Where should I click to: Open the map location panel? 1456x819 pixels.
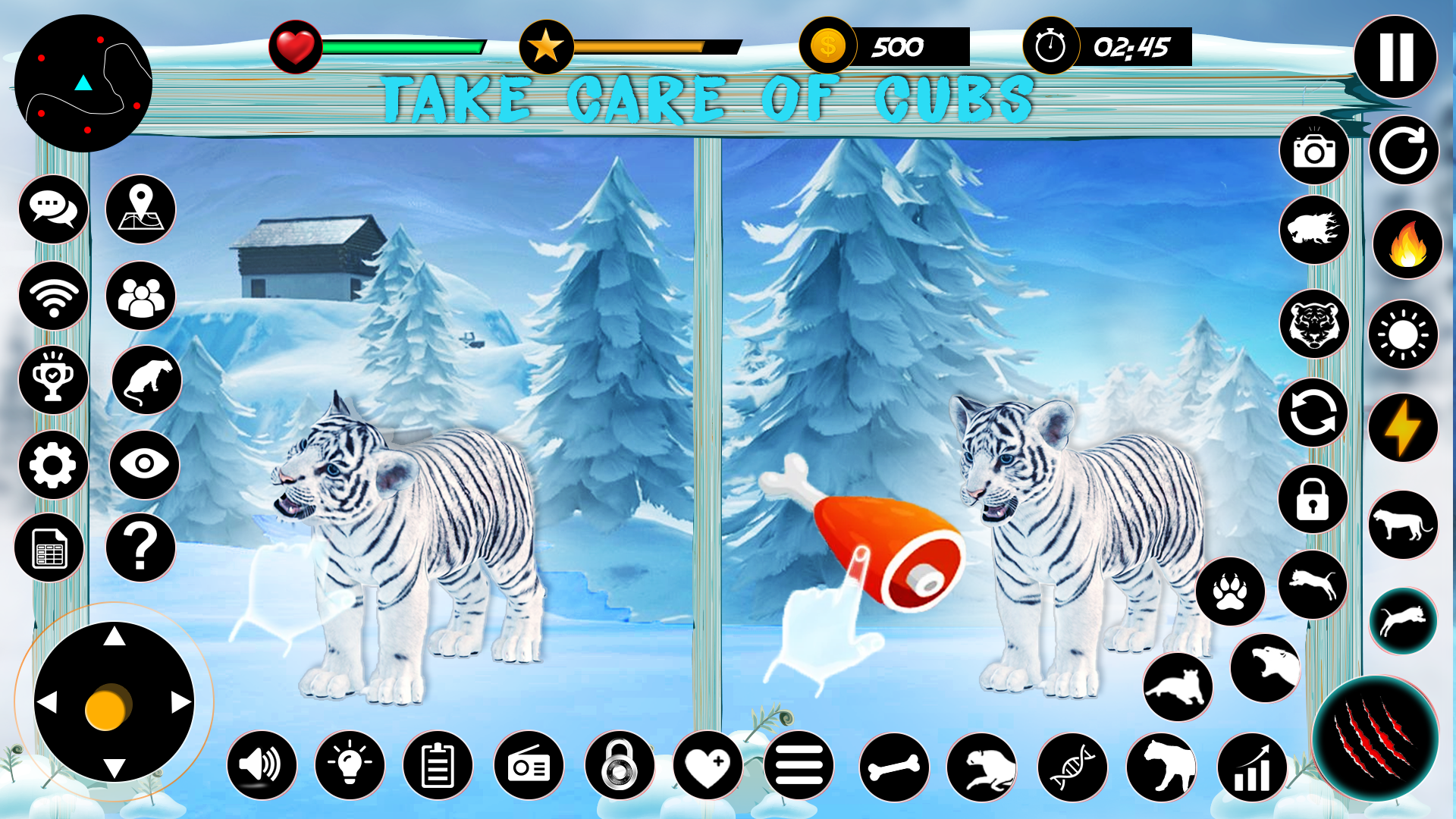[x=141, y=212]
